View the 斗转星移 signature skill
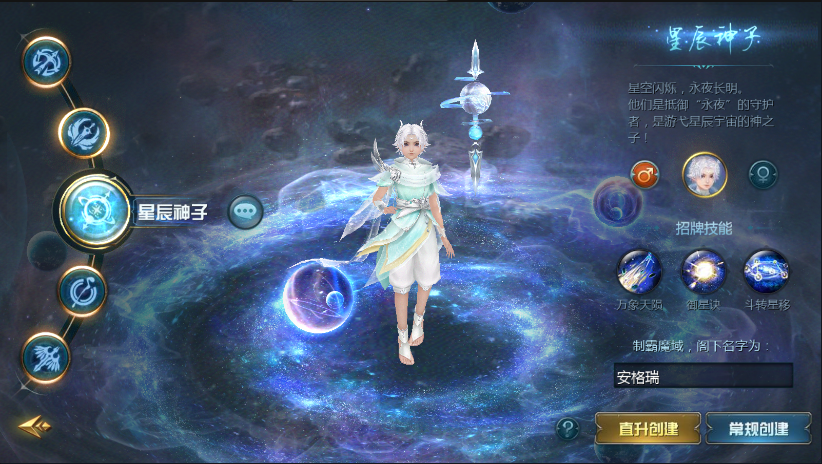 pyautogui.click(x=766, y=271)
